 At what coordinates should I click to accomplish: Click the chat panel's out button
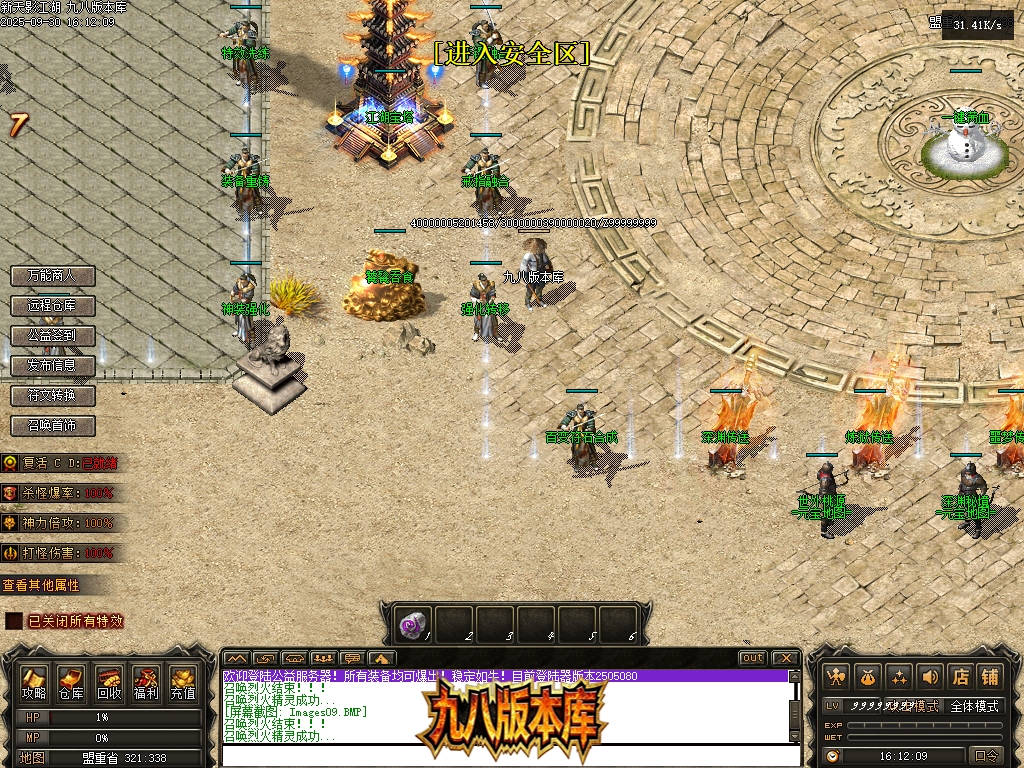pos(753,658)
